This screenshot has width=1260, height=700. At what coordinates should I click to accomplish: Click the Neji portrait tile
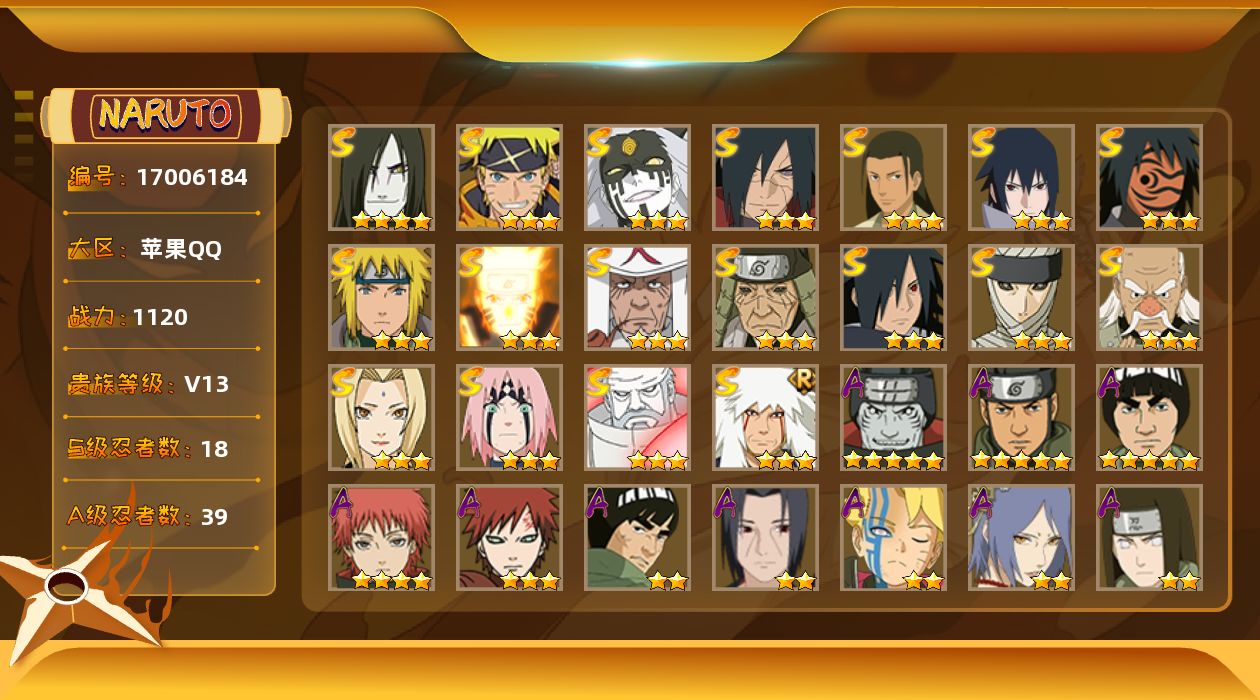[x=1149, y=537]
